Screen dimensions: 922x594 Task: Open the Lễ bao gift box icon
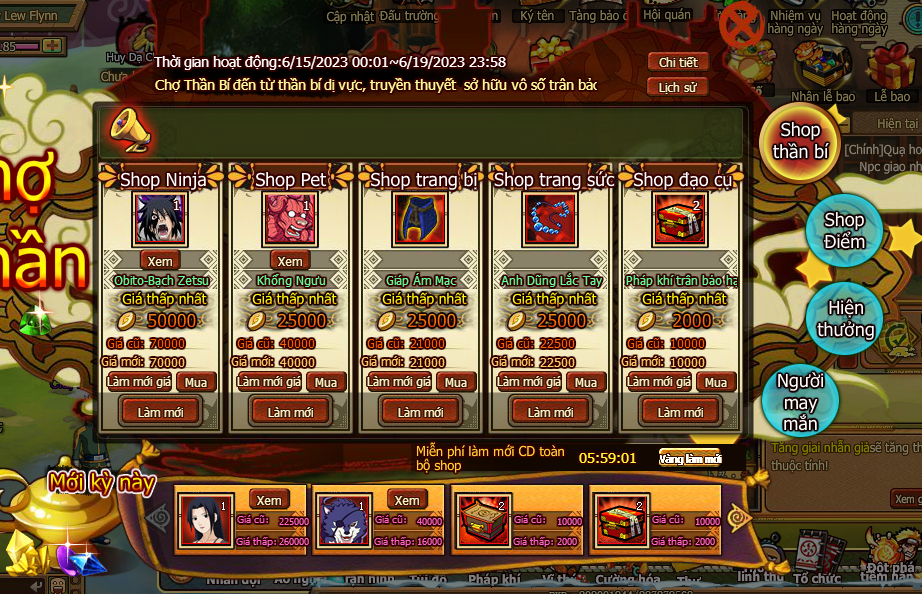pos(891,70)
